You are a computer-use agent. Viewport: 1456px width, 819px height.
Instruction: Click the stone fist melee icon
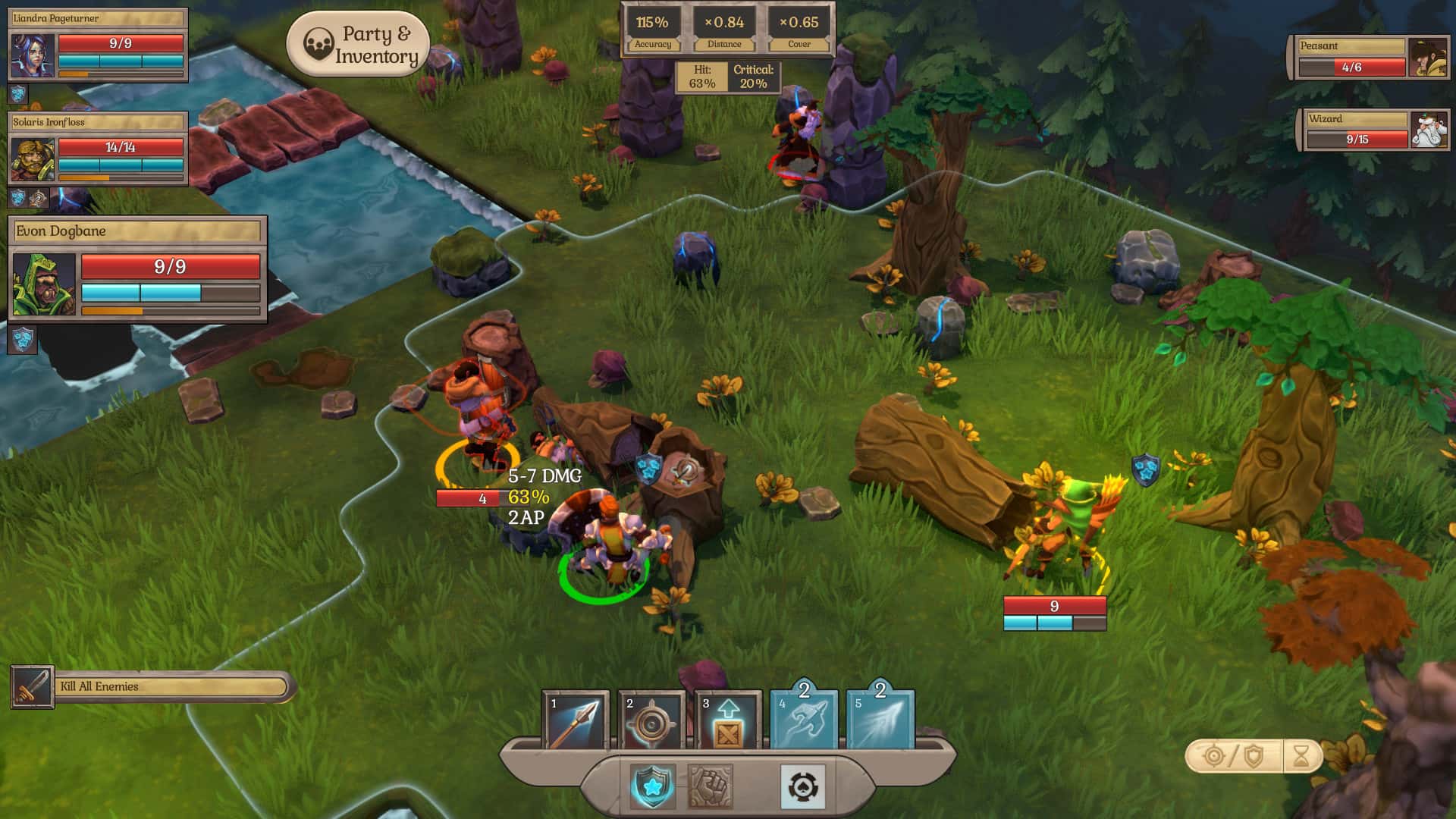tap(711, 786)
